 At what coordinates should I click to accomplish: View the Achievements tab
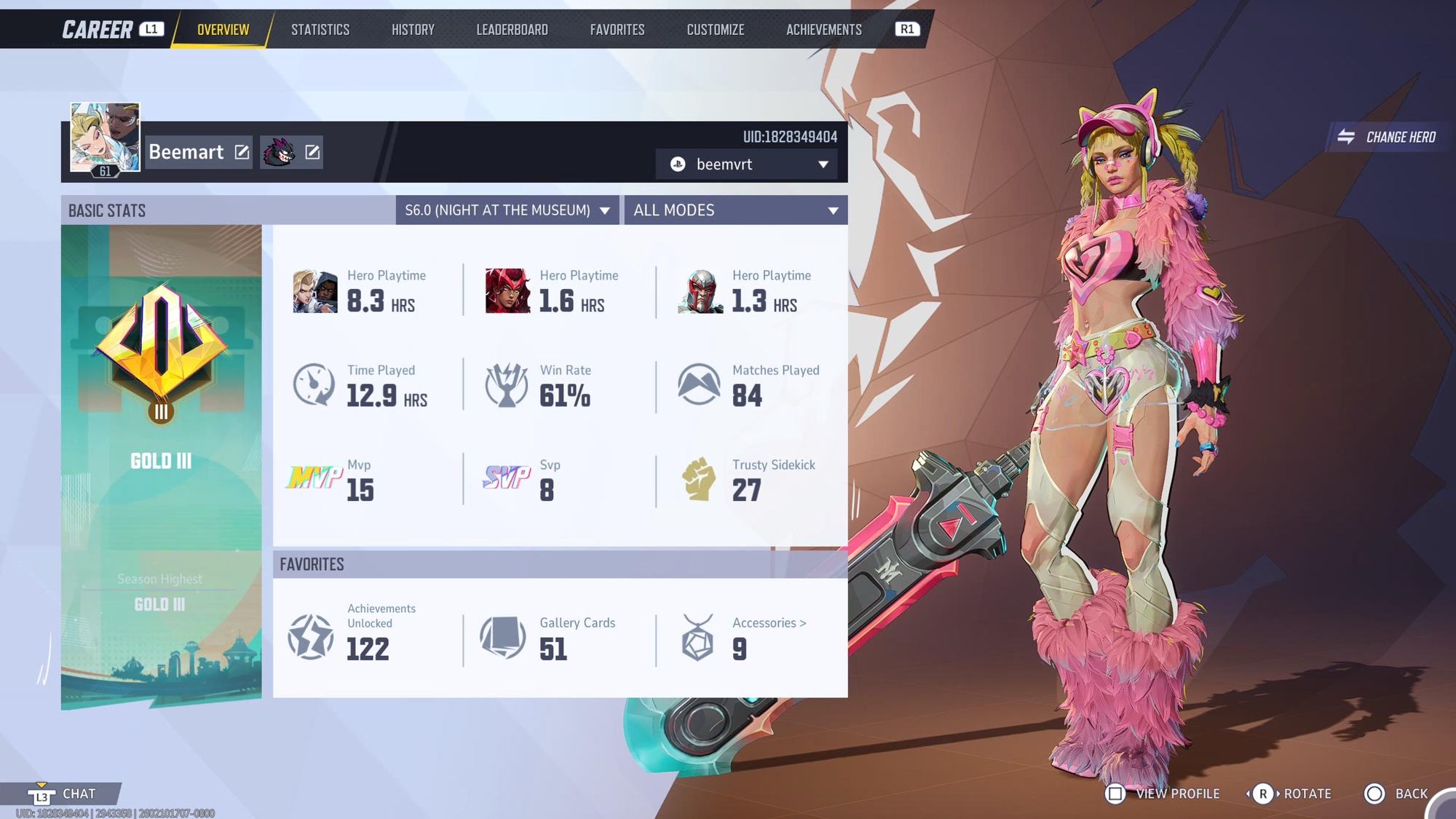[x=823, y=30]
